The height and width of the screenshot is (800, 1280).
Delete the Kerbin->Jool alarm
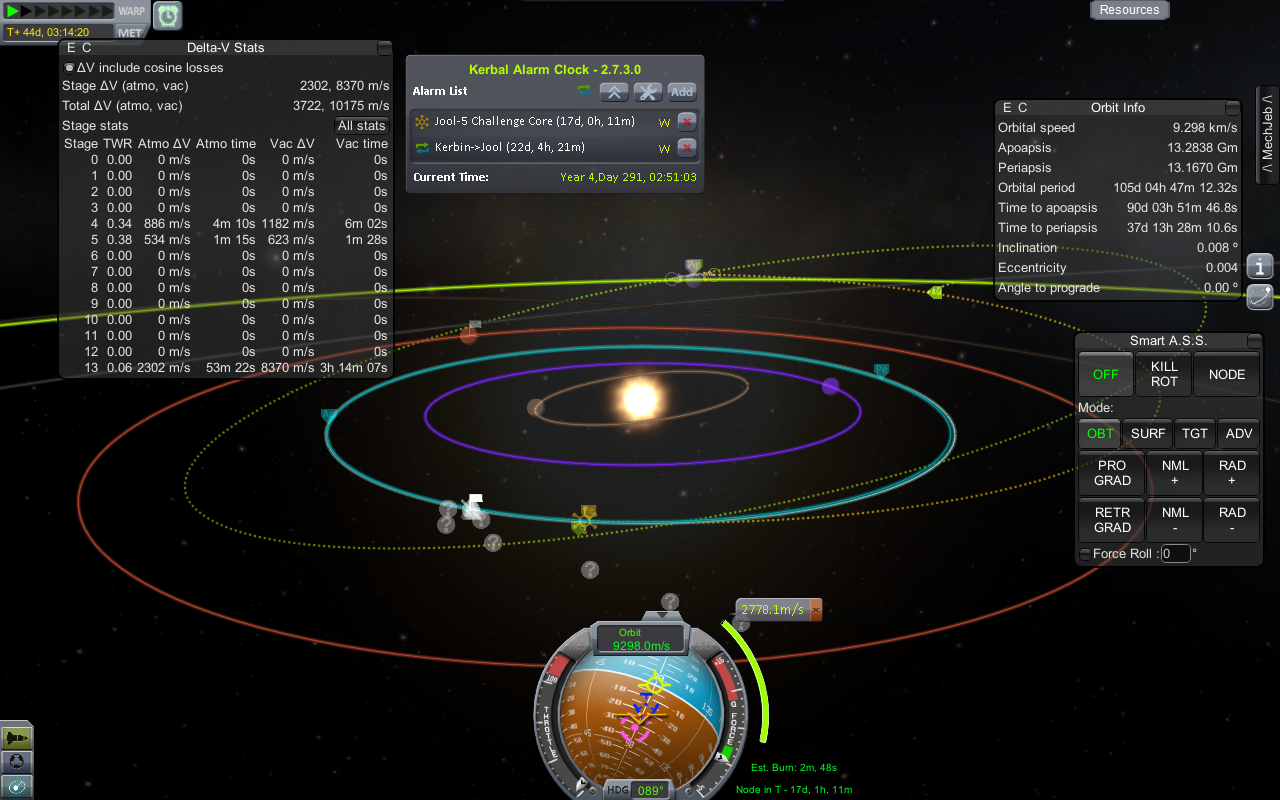pos(687,148)
